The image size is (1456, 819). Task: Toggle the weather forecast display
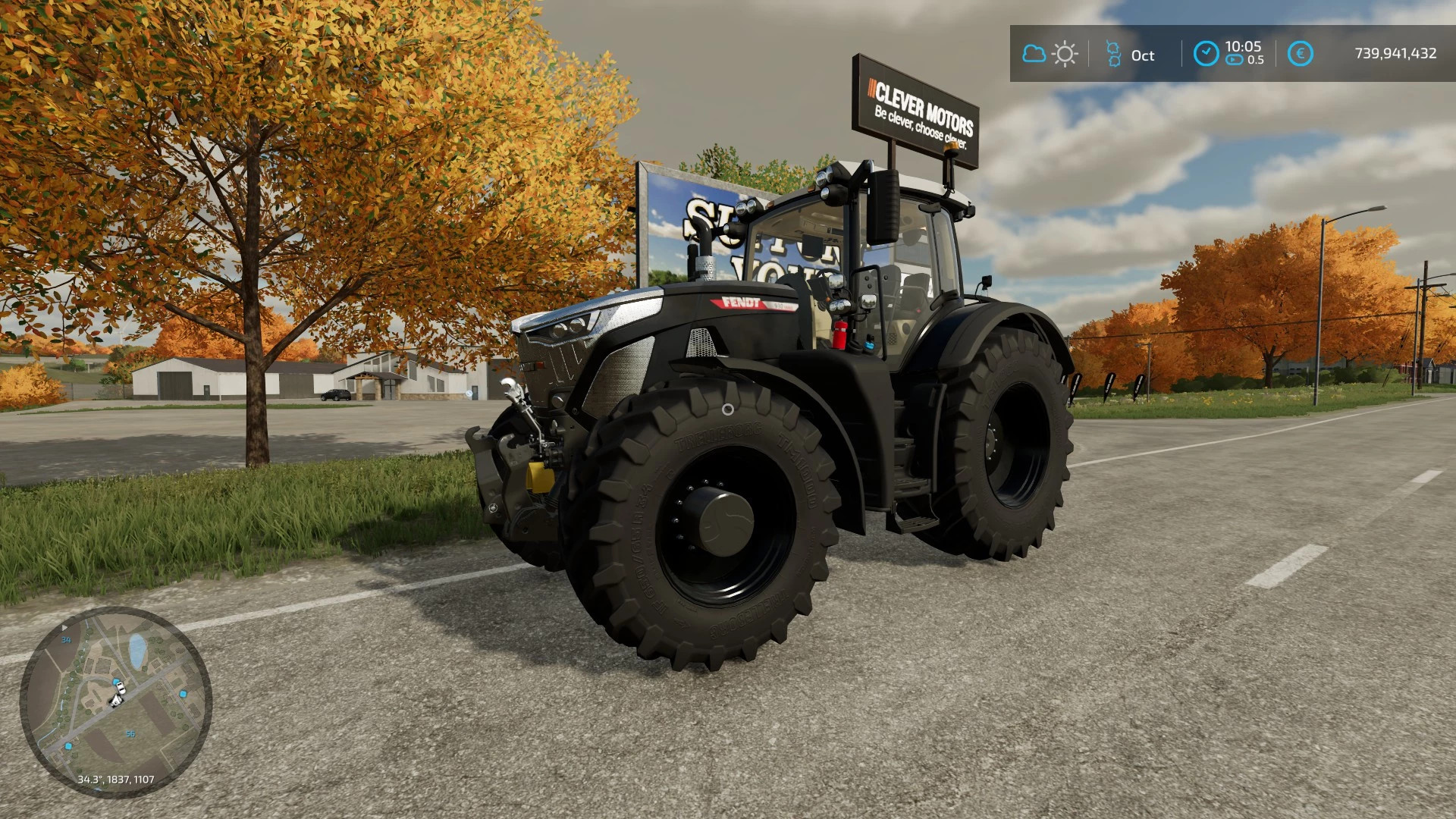point(1050,55)
